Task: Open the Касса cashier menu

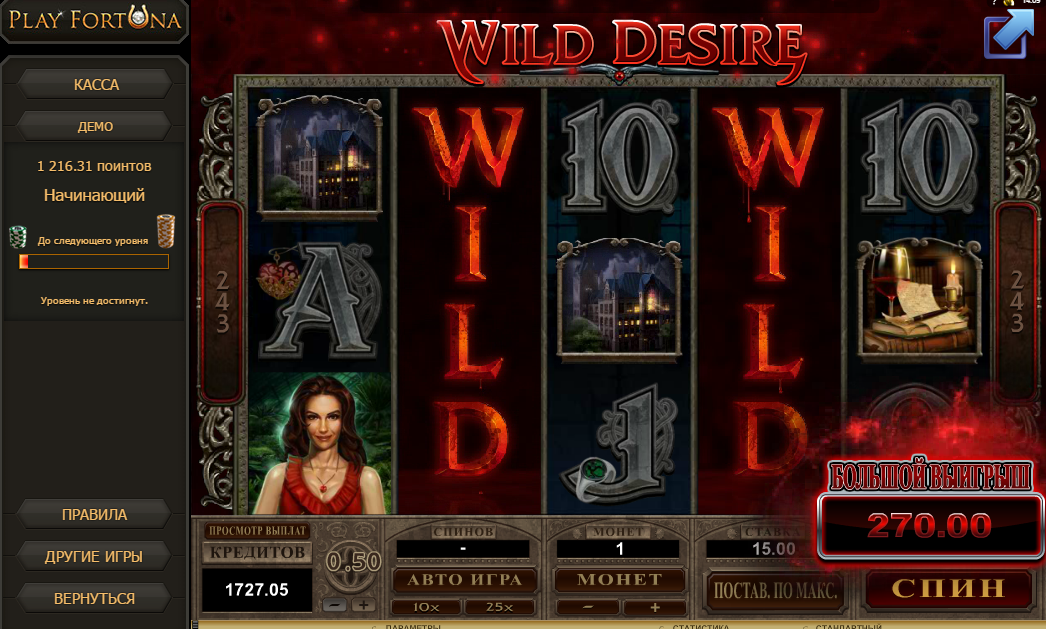Action: [96, 85]
